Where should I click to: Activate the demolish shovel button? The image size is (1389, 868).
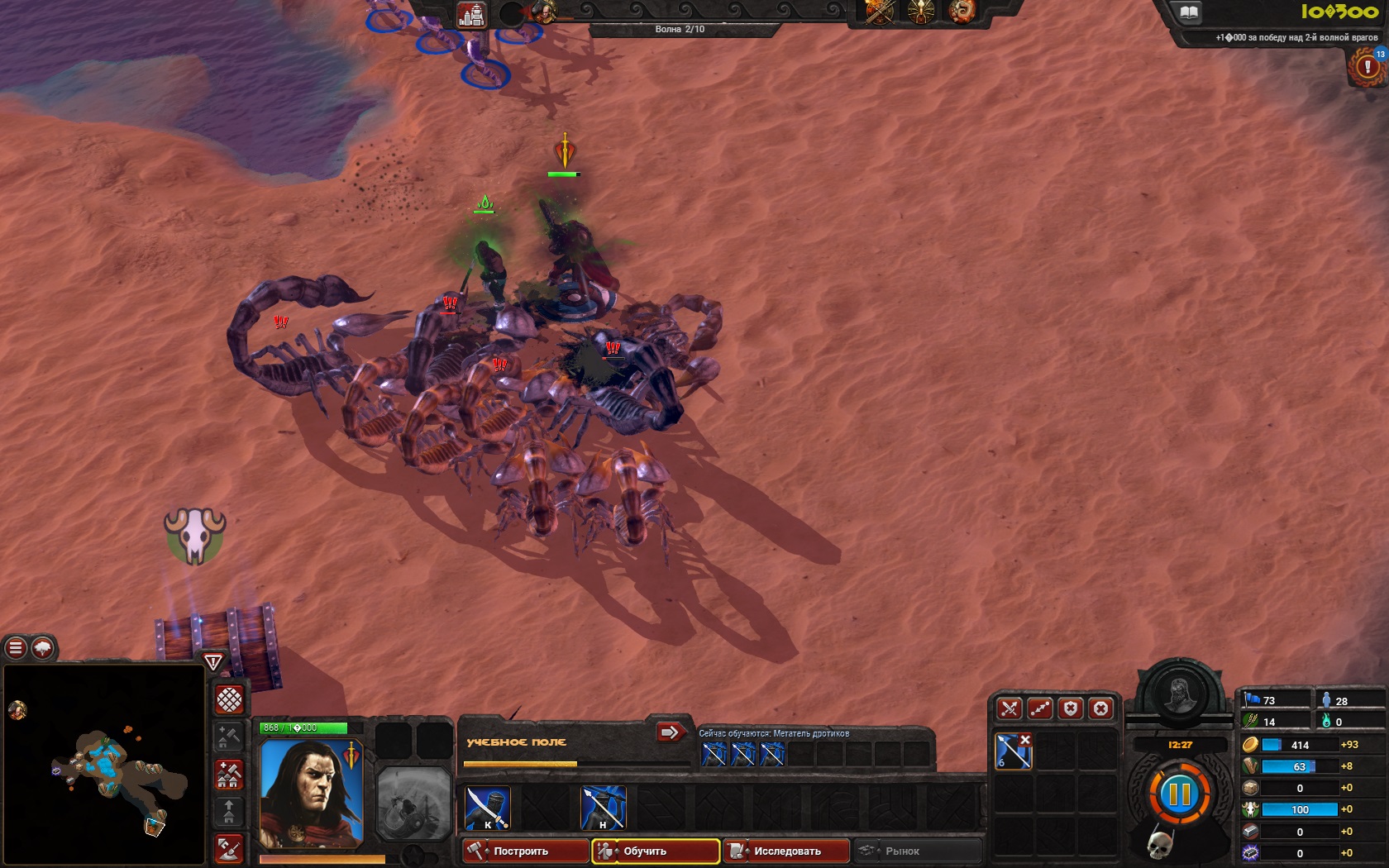coord(229,849)
